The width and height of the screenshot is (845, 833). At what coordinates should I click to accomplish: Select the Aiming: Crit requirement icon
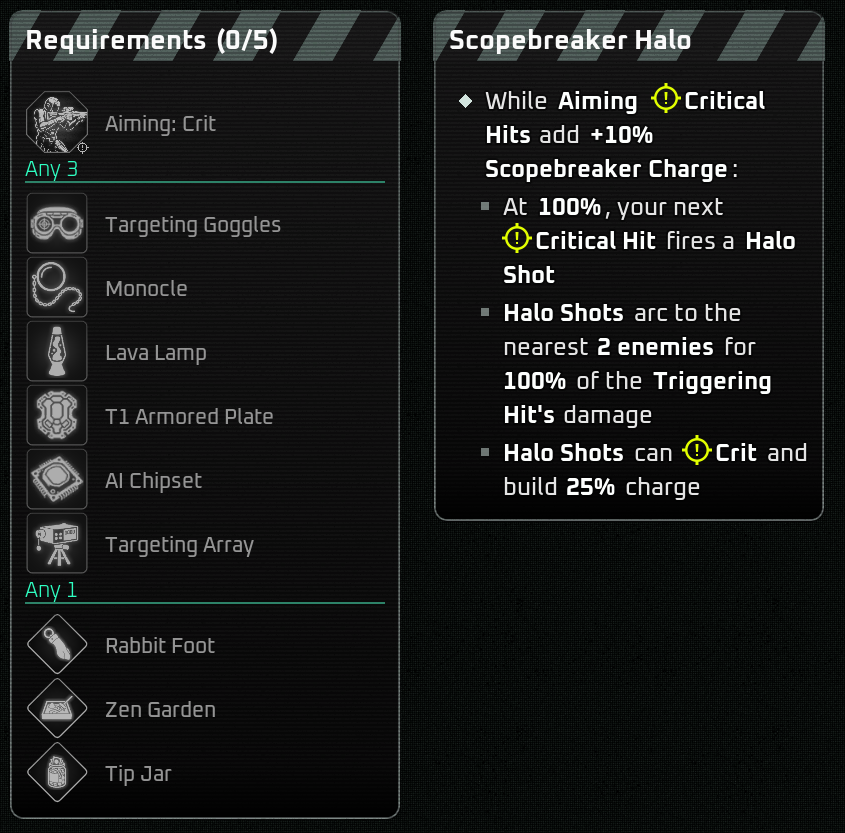coord(57,122)
